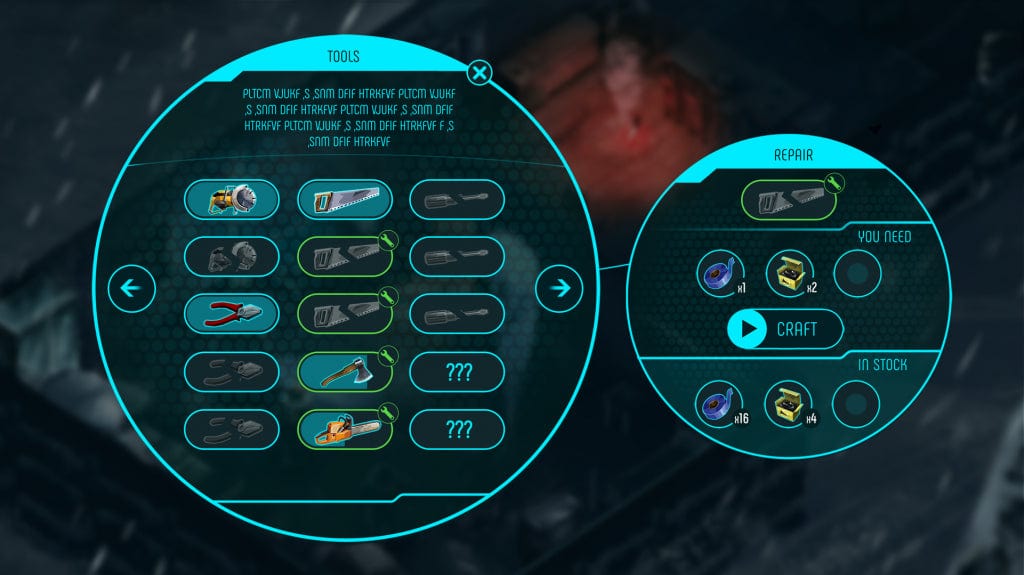Select the saw slot in the Repair panel
1024x575 pixels.
787,199
